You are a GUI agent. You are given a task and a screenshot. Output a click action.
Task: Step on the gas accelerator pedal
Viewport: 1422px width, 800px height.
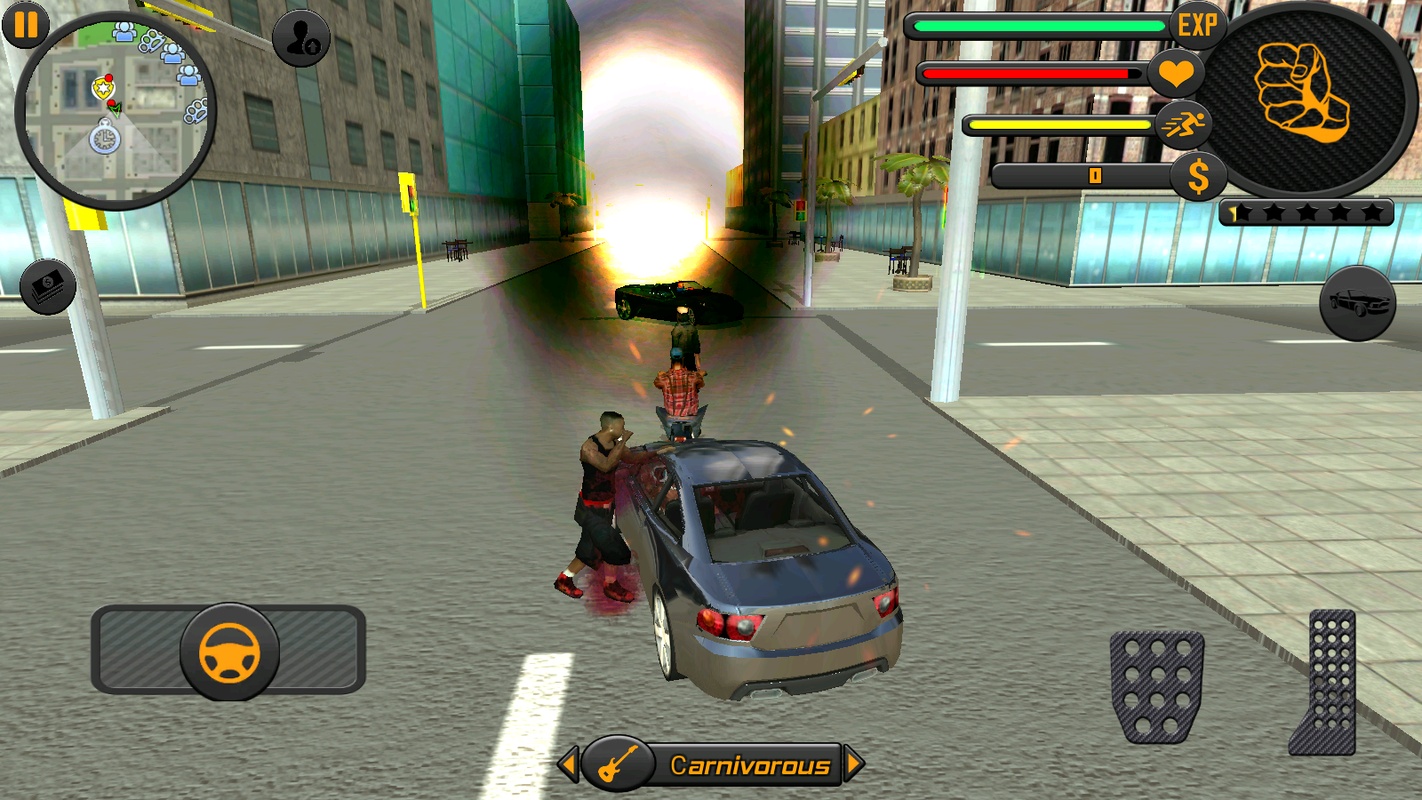(1325, 682)
